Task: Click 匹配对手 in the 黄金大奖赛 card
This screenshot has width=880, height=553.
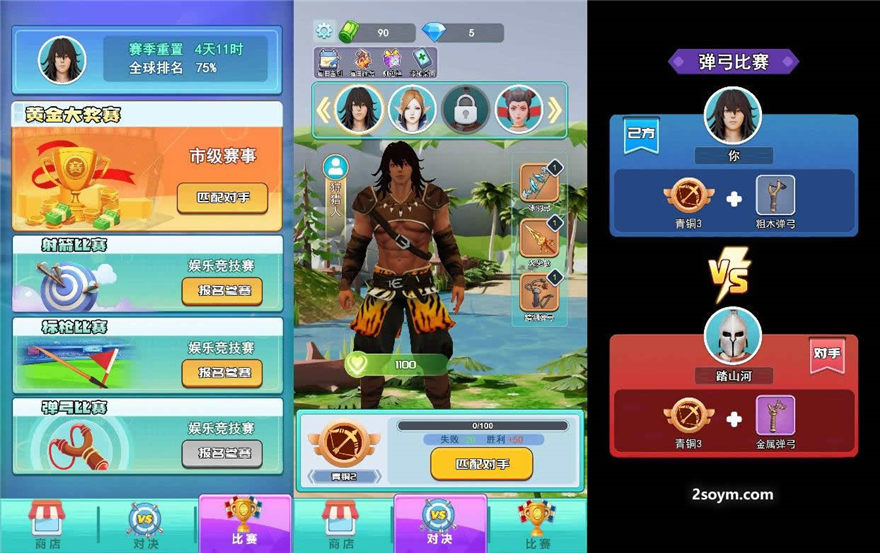Action: (x=221, y=198)
